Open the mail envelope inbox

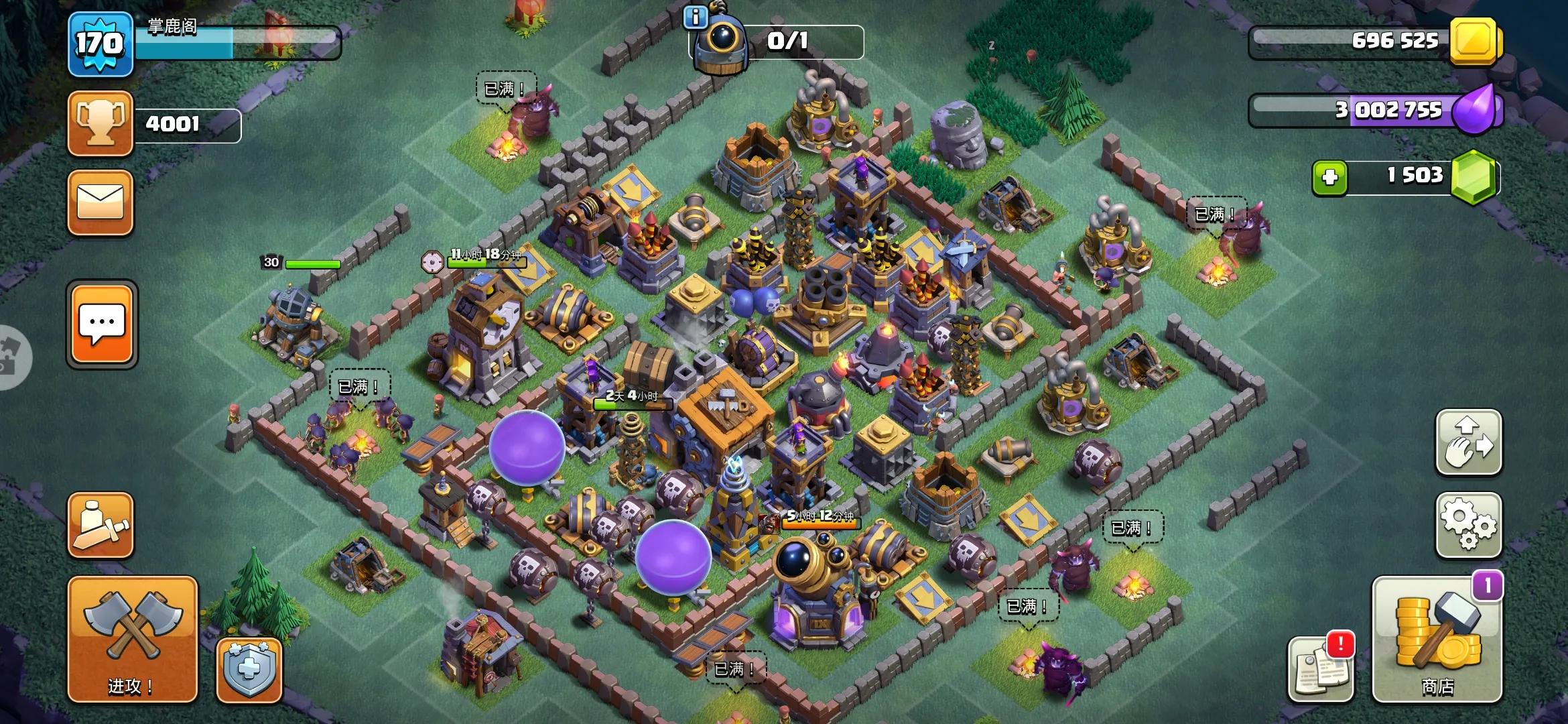click(101, 202)
